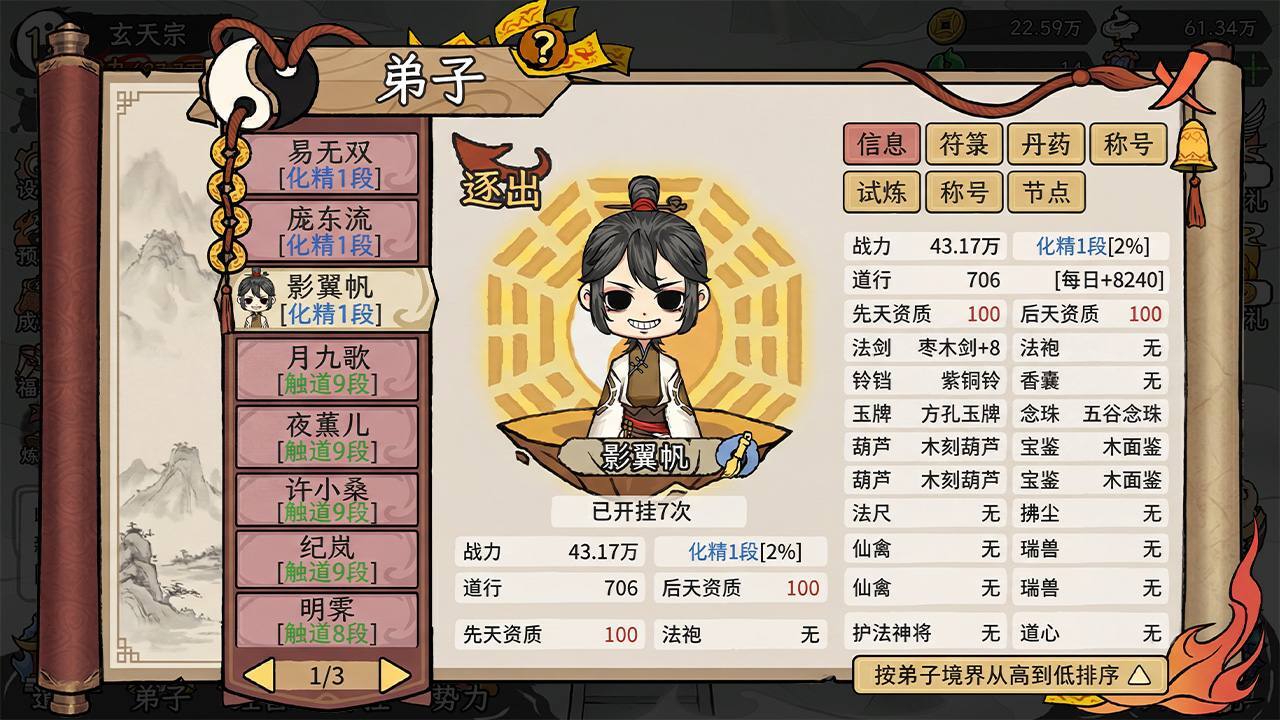Select disciple 庞东流 from the list
The height and width of the screenshot is (720, 1280).
[x=329, y=230]
